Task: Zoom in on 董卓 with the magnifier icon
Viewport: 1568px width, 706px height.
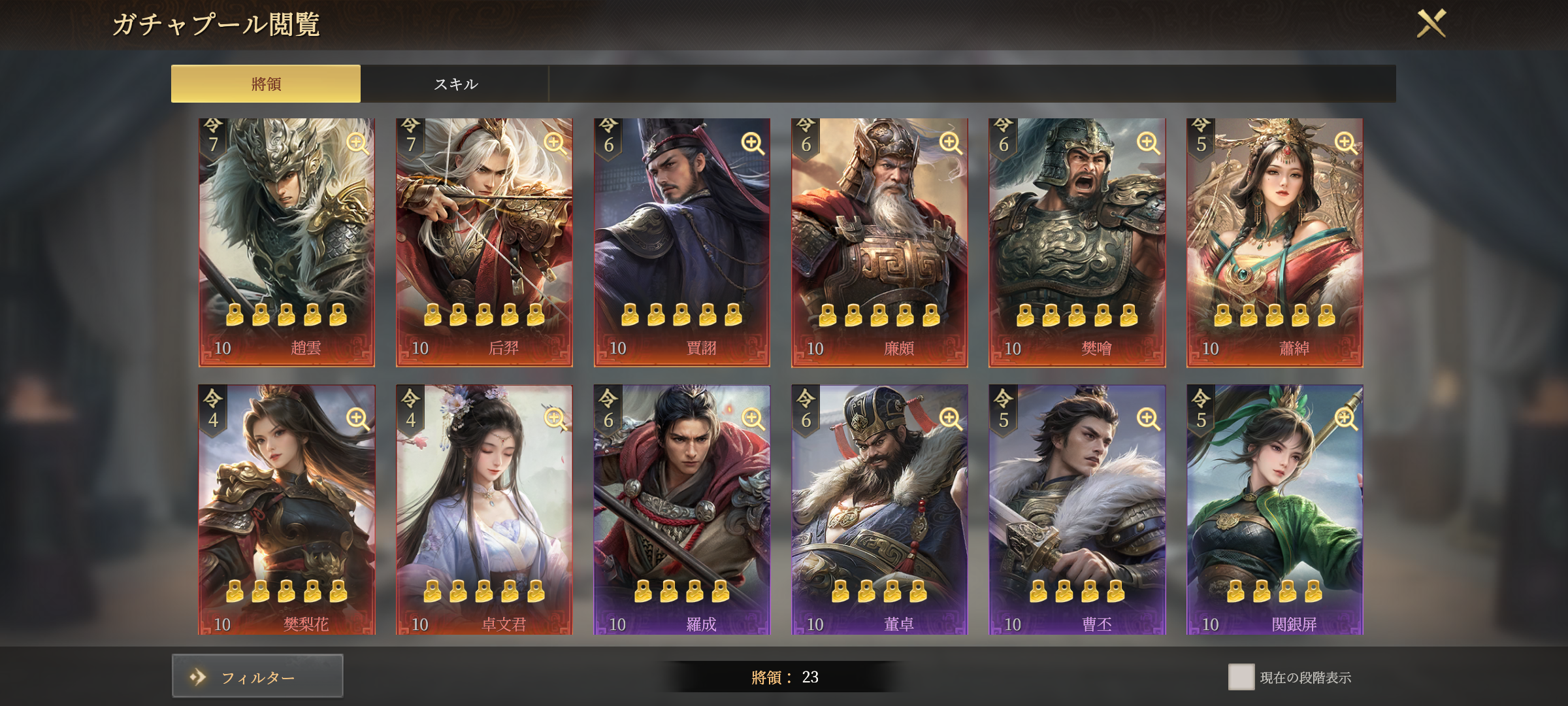Action: tap(951, 418)
